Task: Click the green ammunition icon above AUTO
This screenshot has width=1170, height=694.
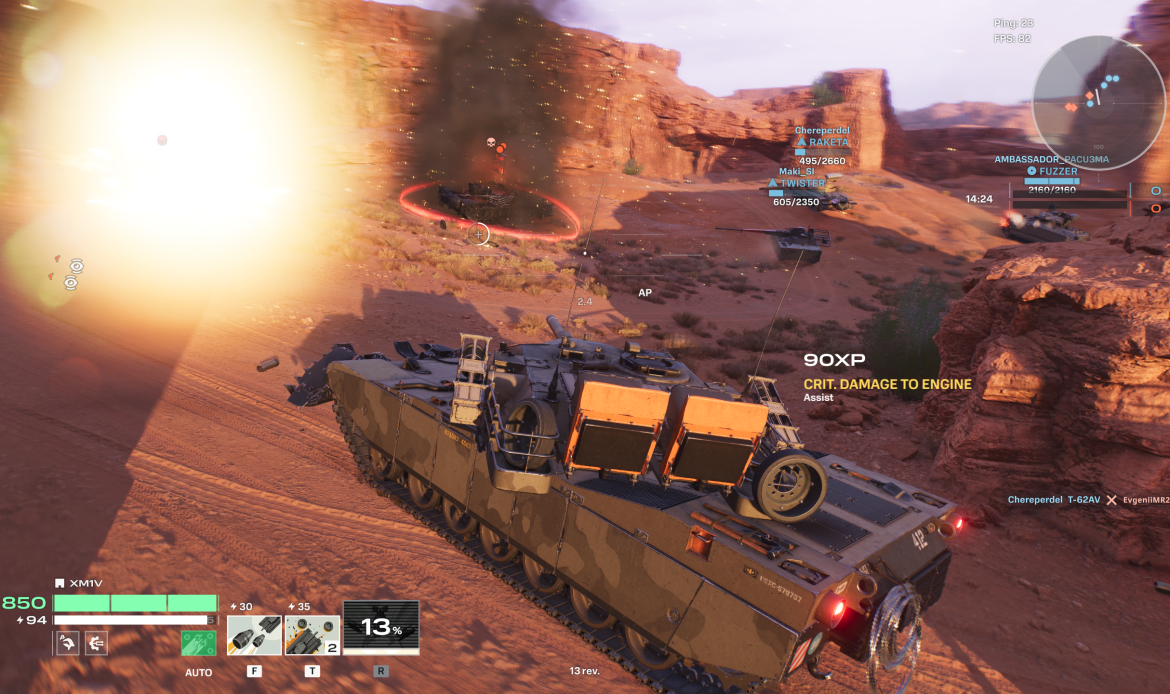Action: 198,643
